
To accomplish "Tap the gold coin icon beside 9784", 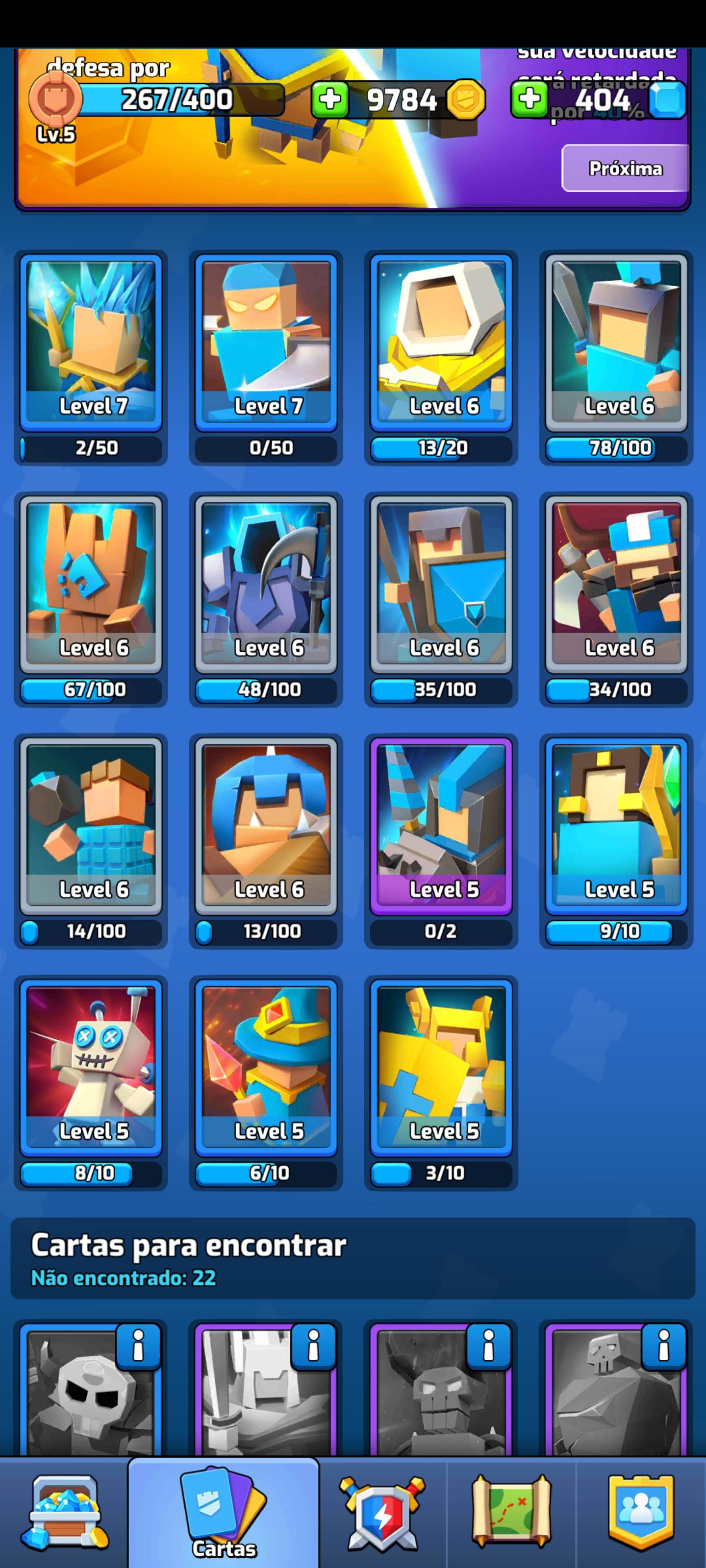I will click(466, 100).
